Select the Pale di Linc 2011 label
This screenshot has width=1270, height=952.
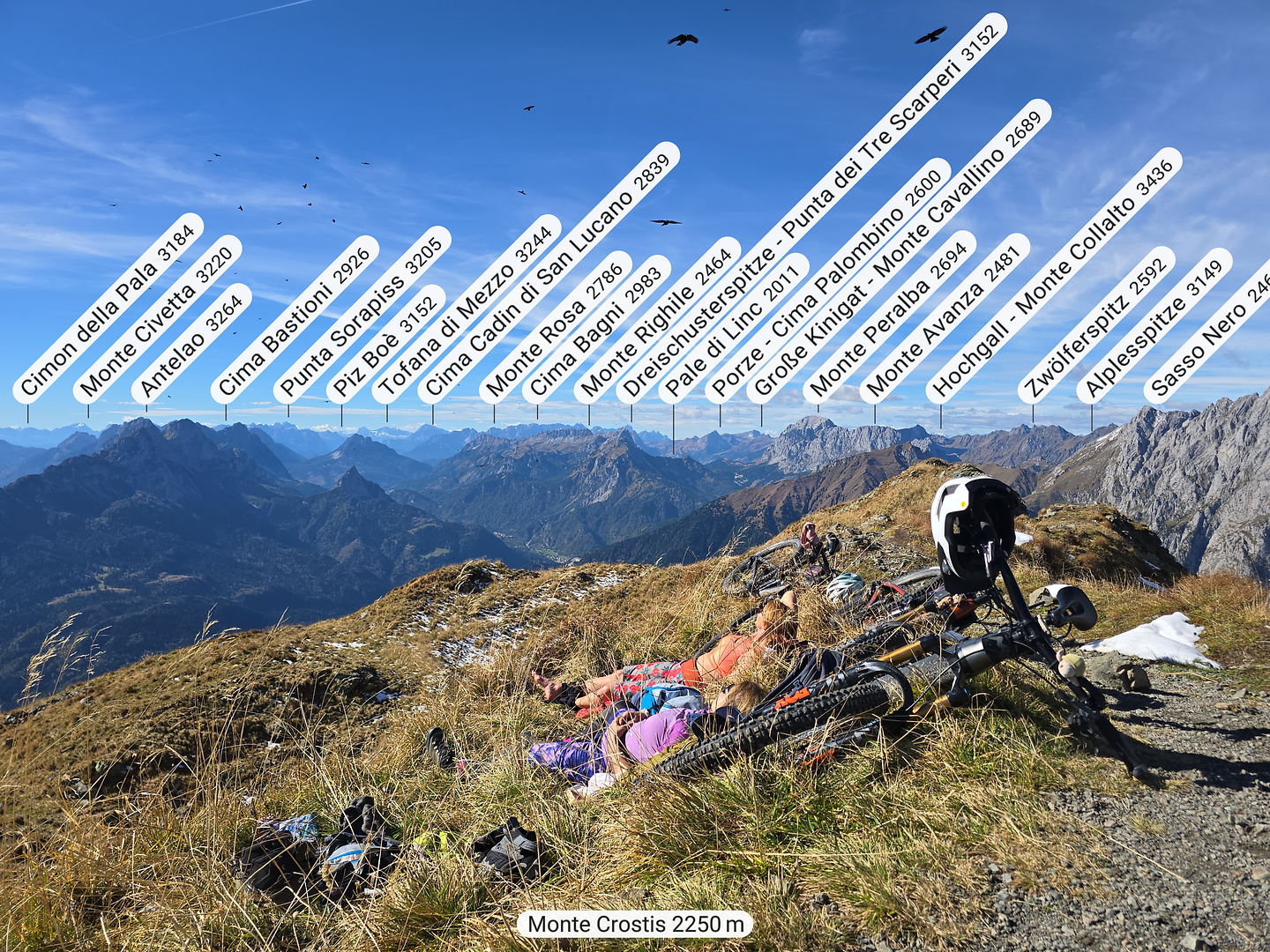pos(733,329)
